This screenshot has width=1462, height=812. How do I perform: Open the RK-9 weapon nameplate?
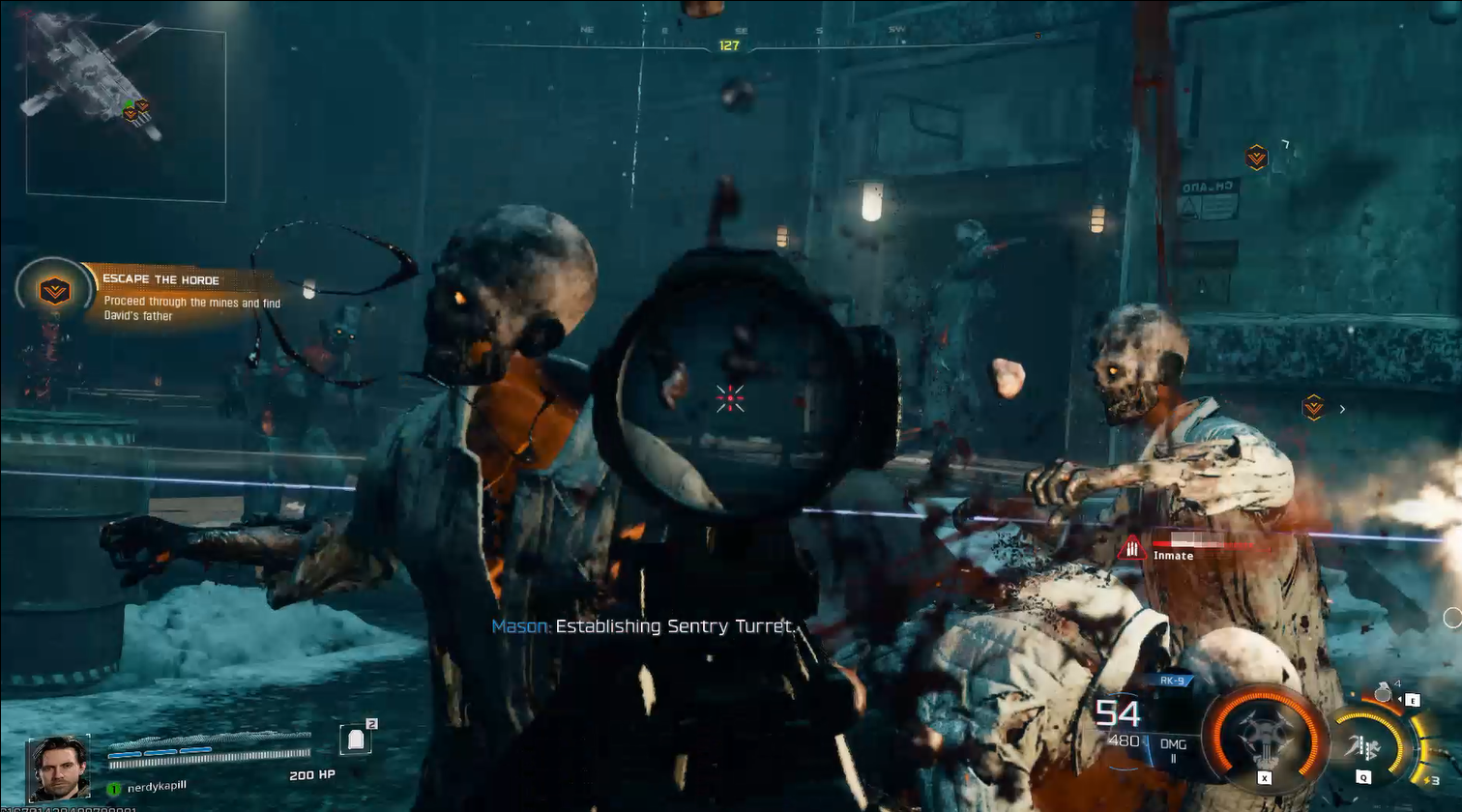1172,681
